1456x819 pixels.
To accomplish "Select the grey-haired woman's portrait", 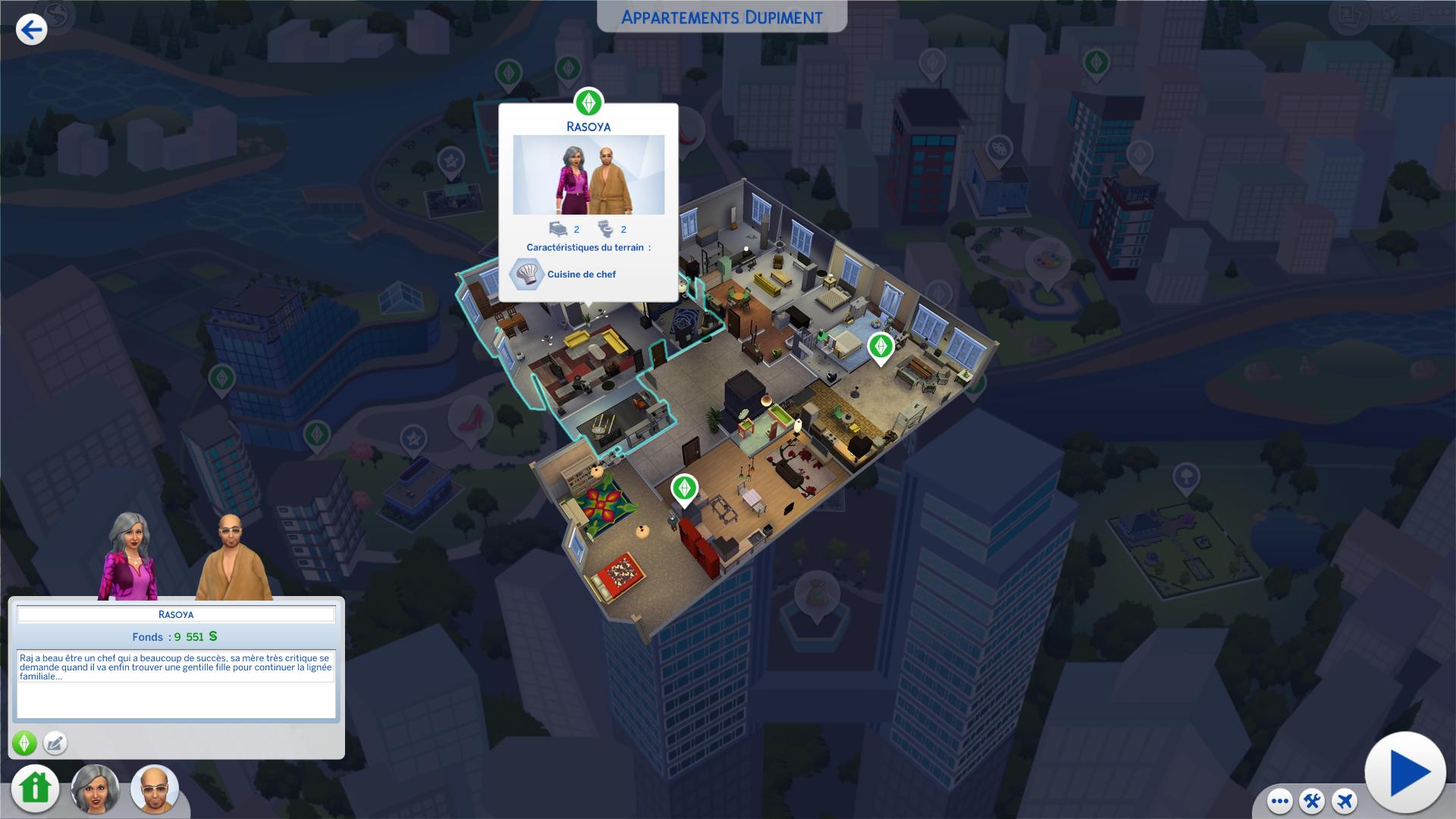I will [x=96, y=789].
